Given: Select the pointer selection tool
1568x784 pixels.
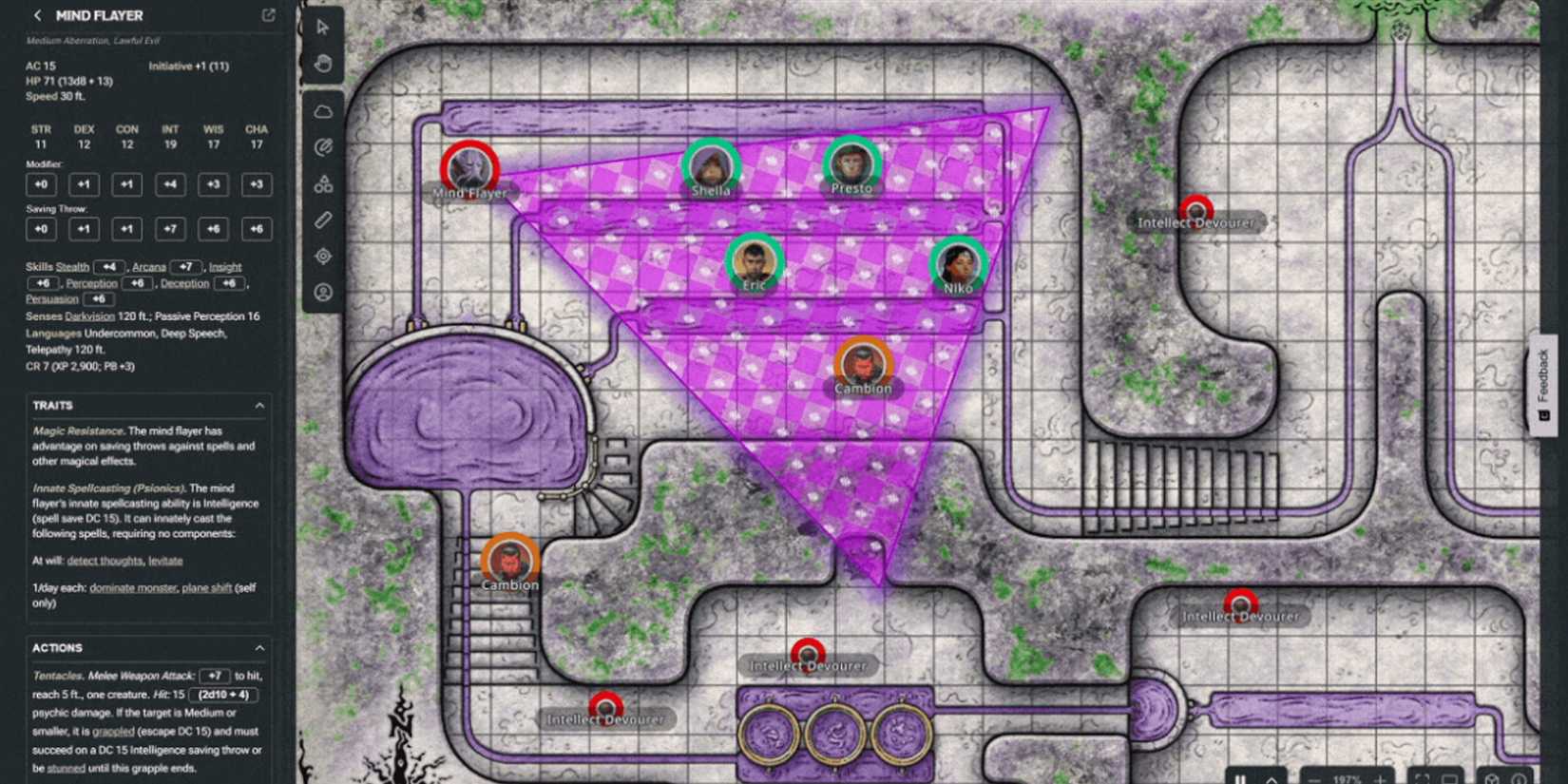Looking at the screenshot, I should point(323,29).
